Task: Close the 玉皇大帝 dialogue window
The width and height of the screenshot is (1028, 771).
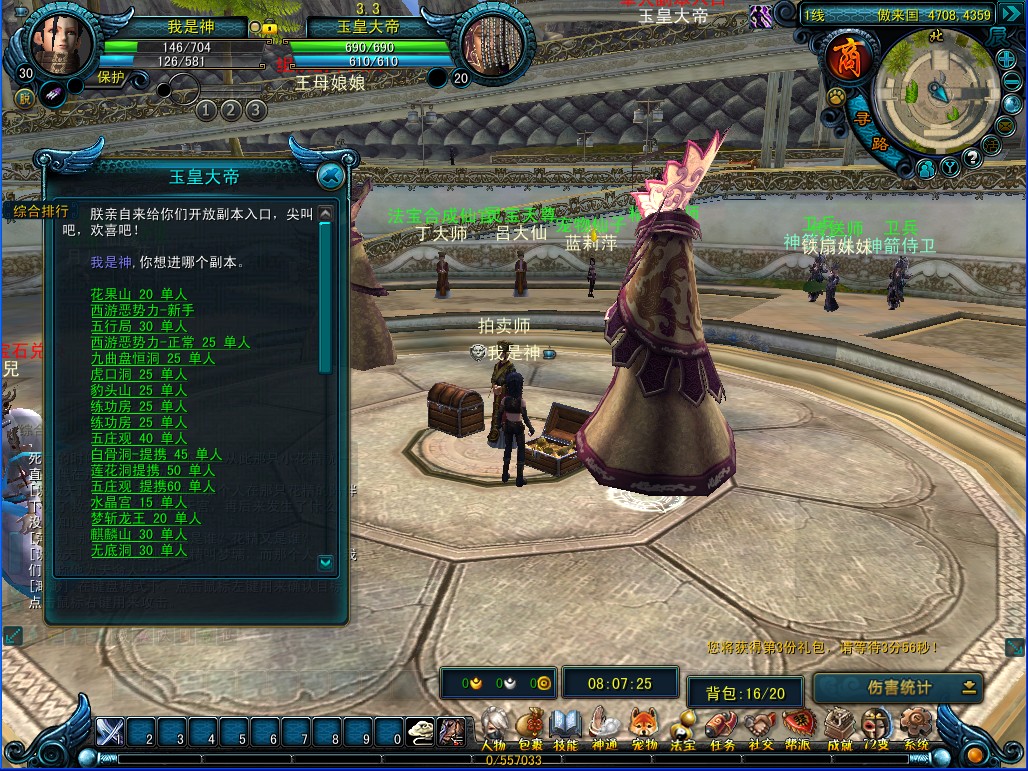Action: pos(330,177)
